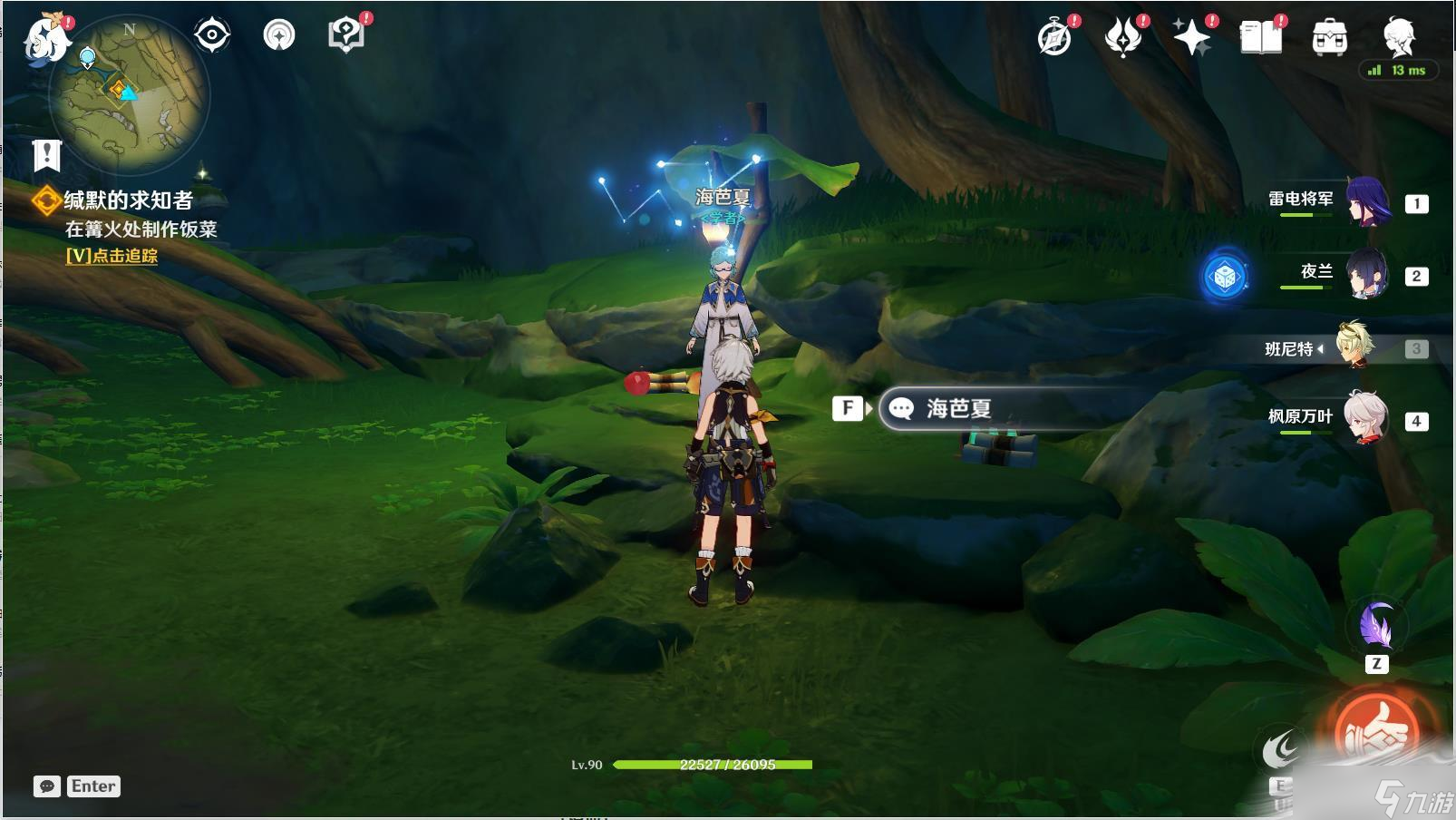Image resolution: width=1456 pixels, height=820 pixels.
Task: Switch to 枫原万叶 party member
Action: pos(1365,419)
